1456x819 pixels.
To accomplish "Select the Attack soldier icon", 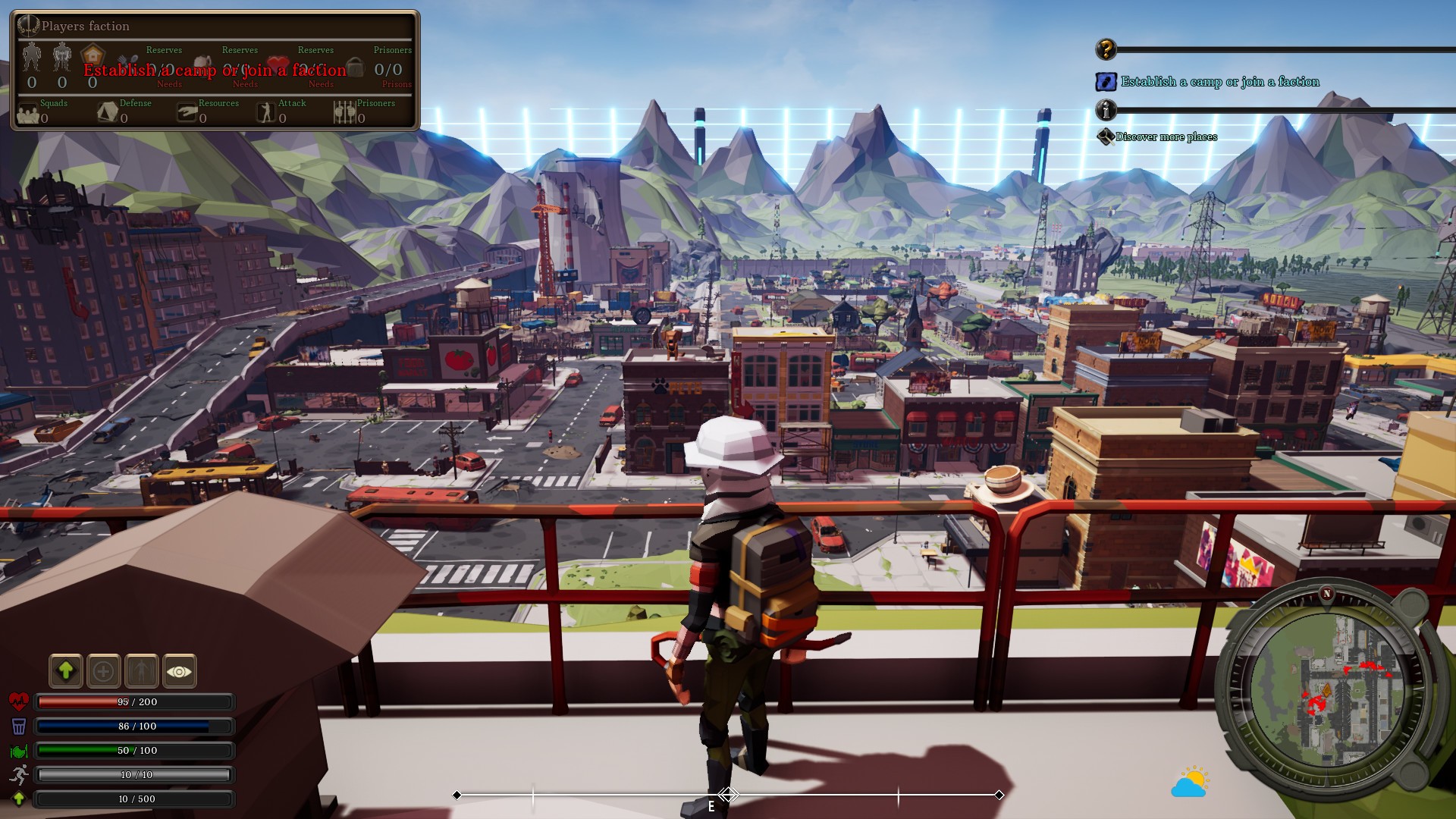I will pyautogui.click(x=265, y=112).
